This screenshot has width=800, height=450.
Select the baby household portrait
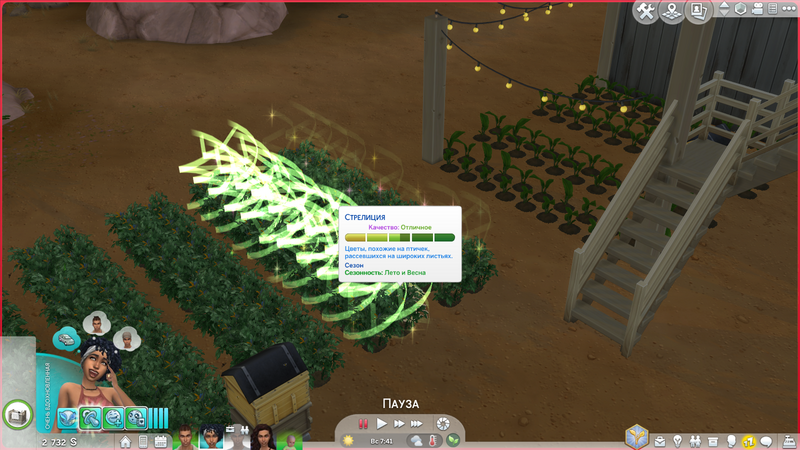(x=291, y=440)
